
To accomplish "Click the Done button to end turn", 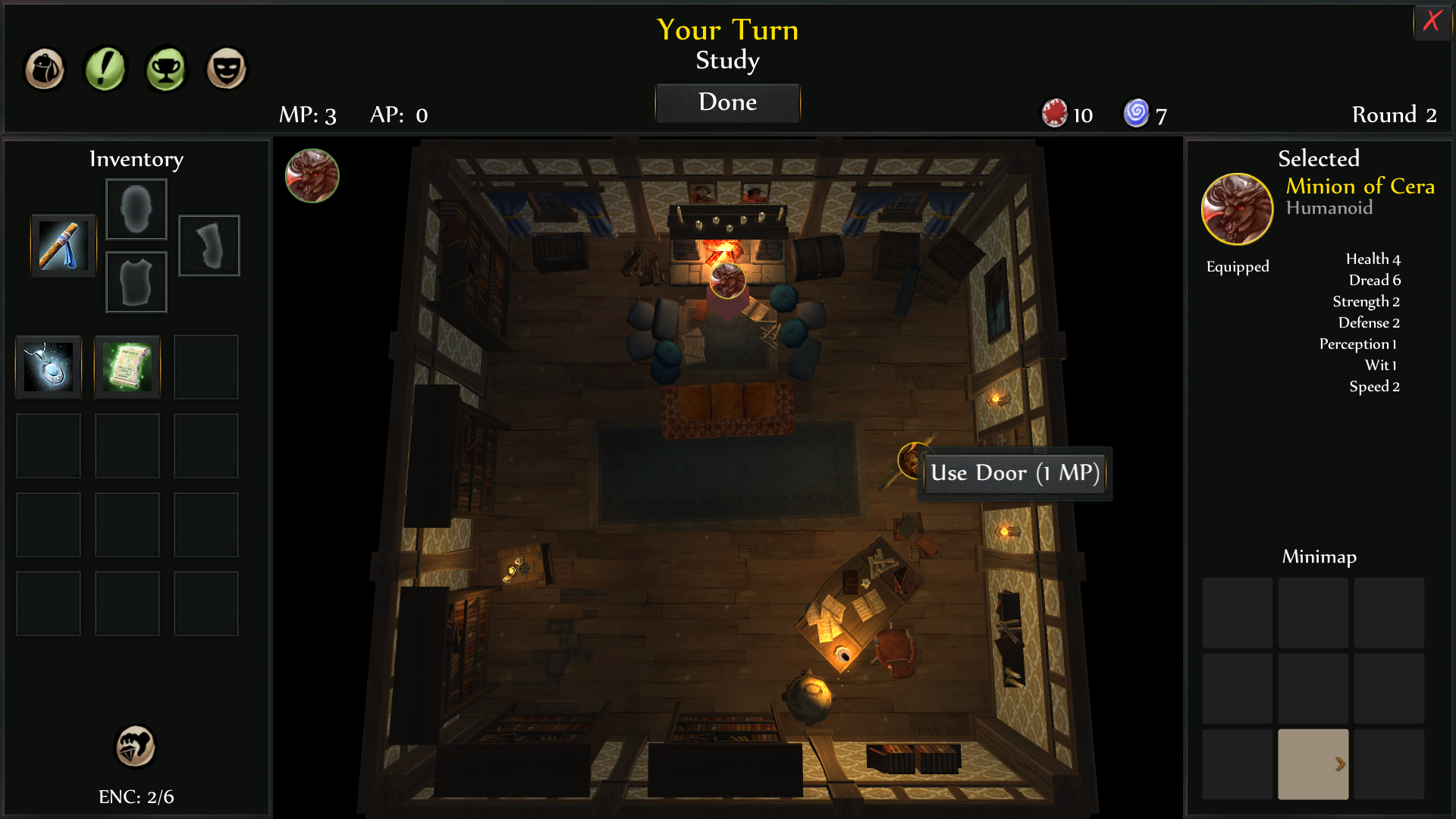I will 727,102.
